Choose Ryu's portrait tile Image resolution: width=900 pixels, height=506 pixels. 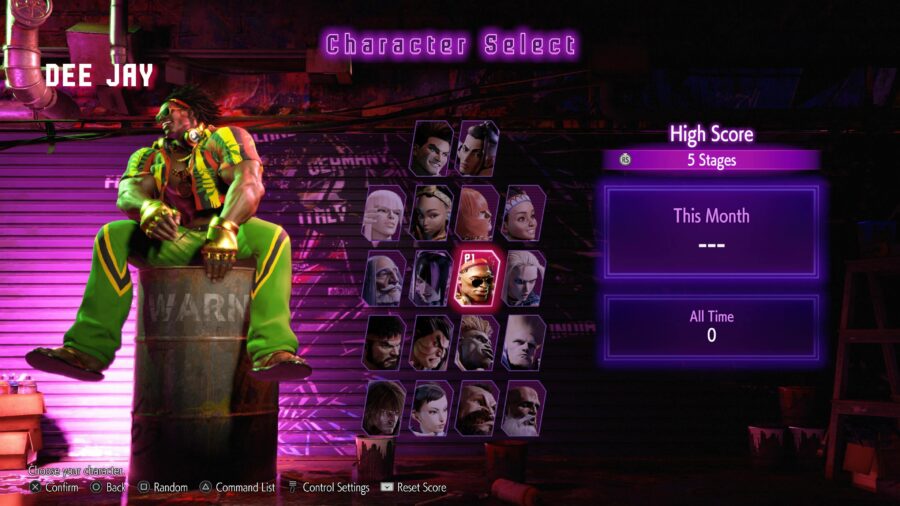(x=385, y=343)
